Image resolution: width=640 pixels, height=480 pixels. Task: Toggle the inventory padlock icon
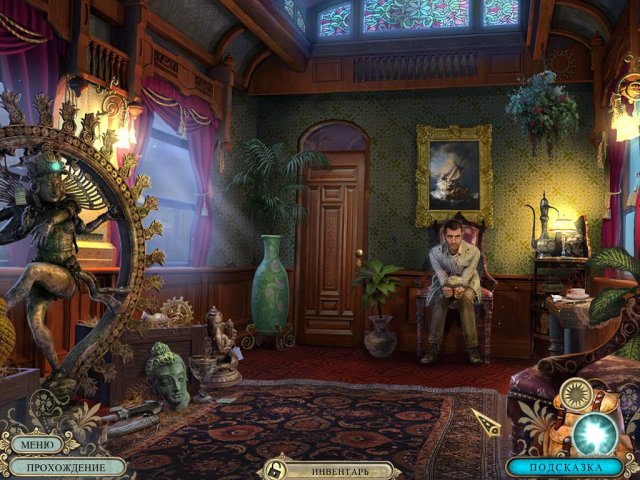tap(271, 468)
